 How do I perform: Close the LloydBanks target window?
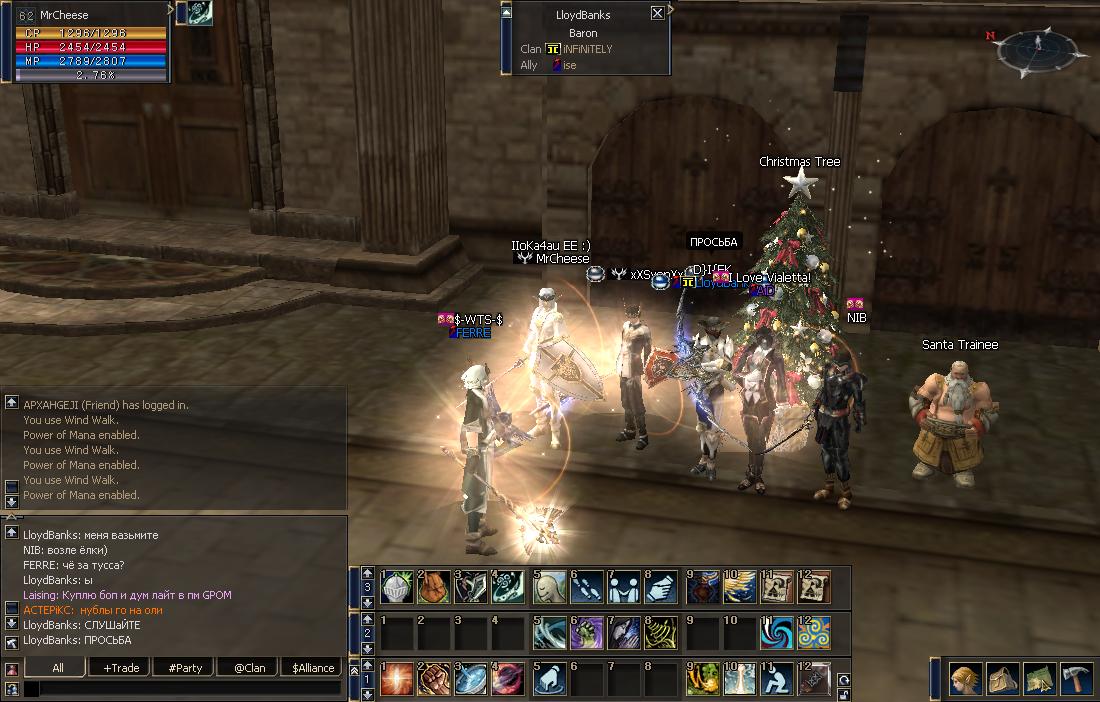pyautogui.click(x=657, y=13)
